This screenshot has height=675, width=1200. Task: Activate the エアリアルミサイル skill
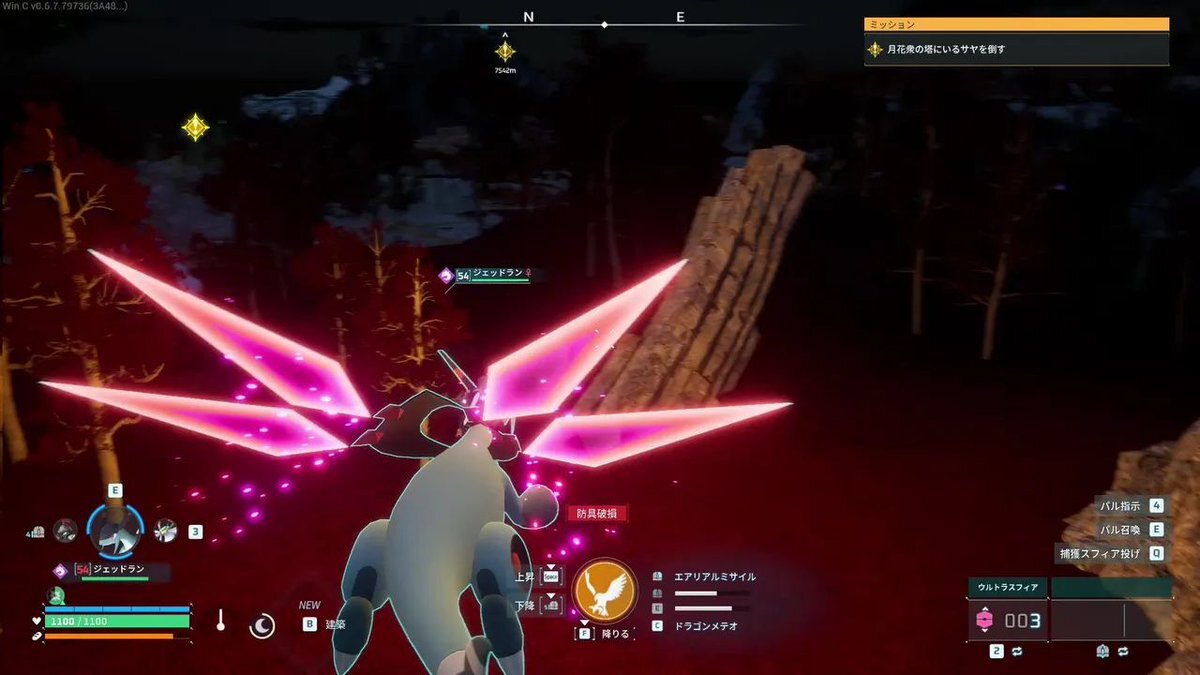(714, 577)
